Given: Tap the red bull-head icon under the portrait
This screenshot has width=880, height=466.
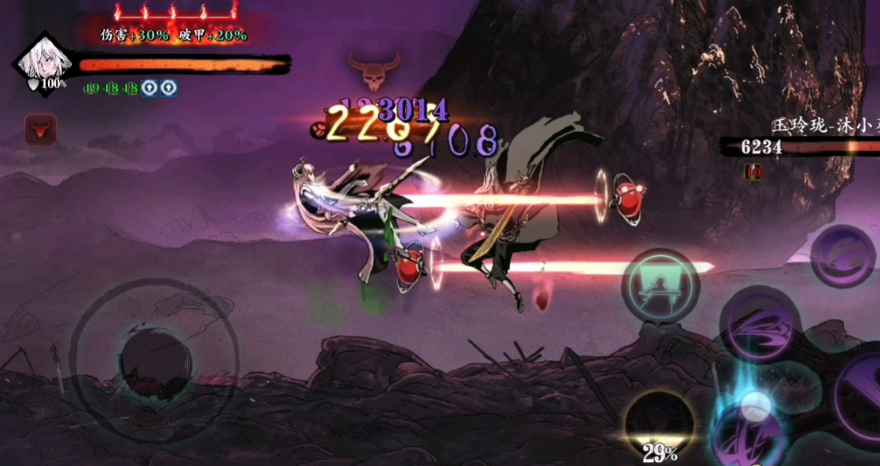Looking at the screenshot, I should click(x=40, y=128).
